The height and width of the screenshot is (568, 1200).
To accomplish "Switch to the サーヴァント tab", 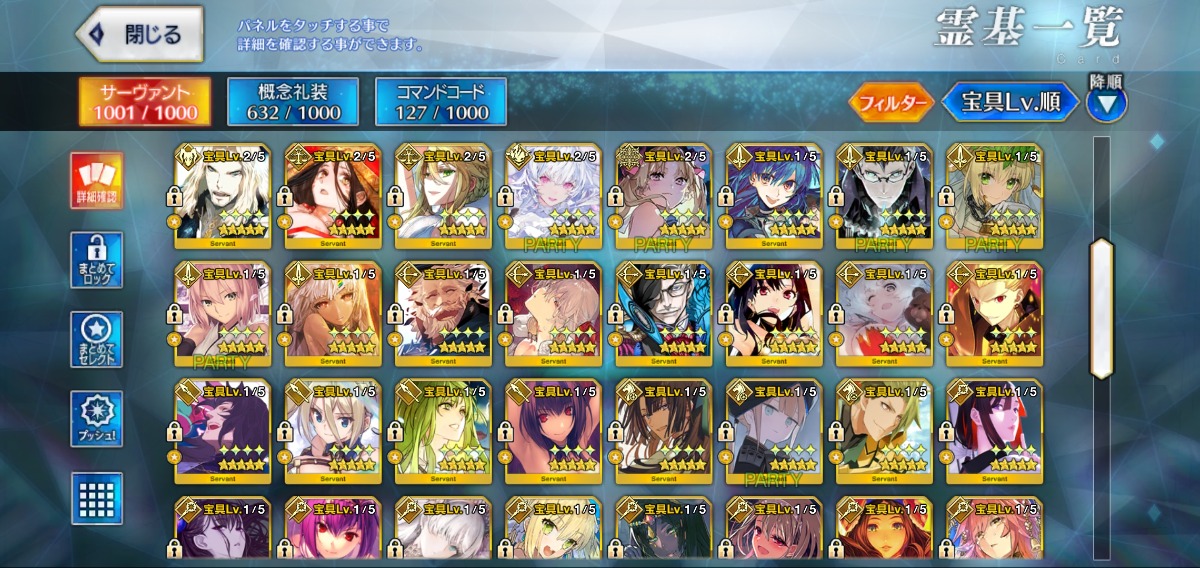I will tap(146, 102).
